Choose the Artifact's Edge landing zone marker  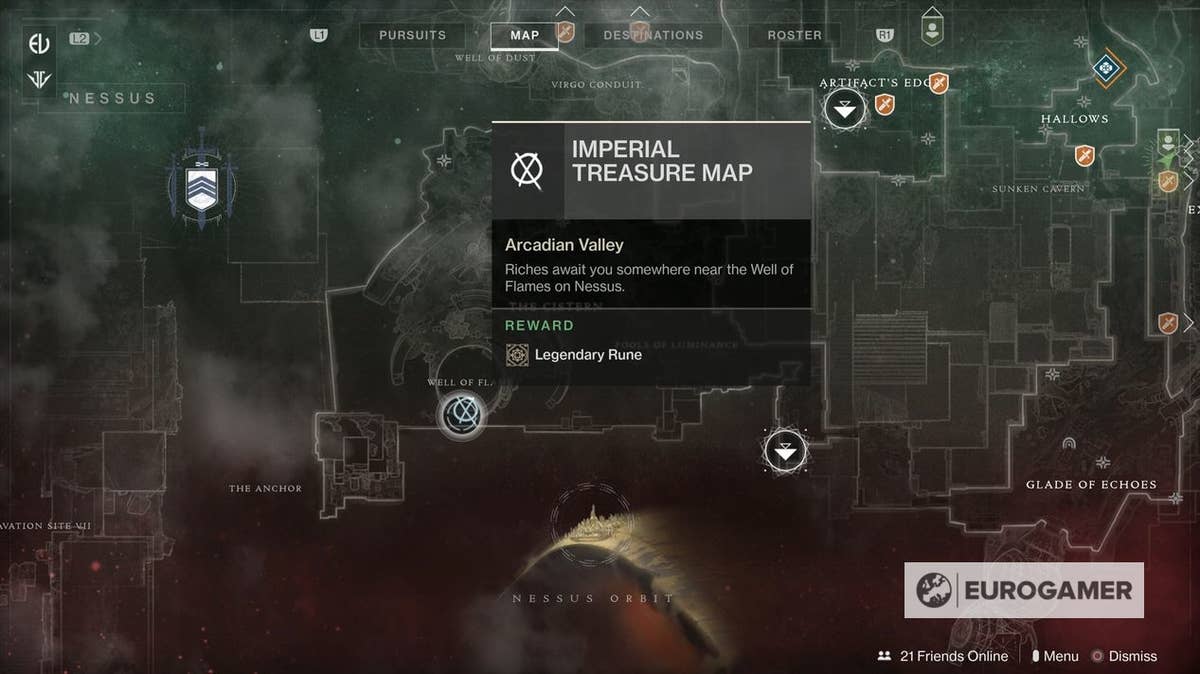[846, 109]
